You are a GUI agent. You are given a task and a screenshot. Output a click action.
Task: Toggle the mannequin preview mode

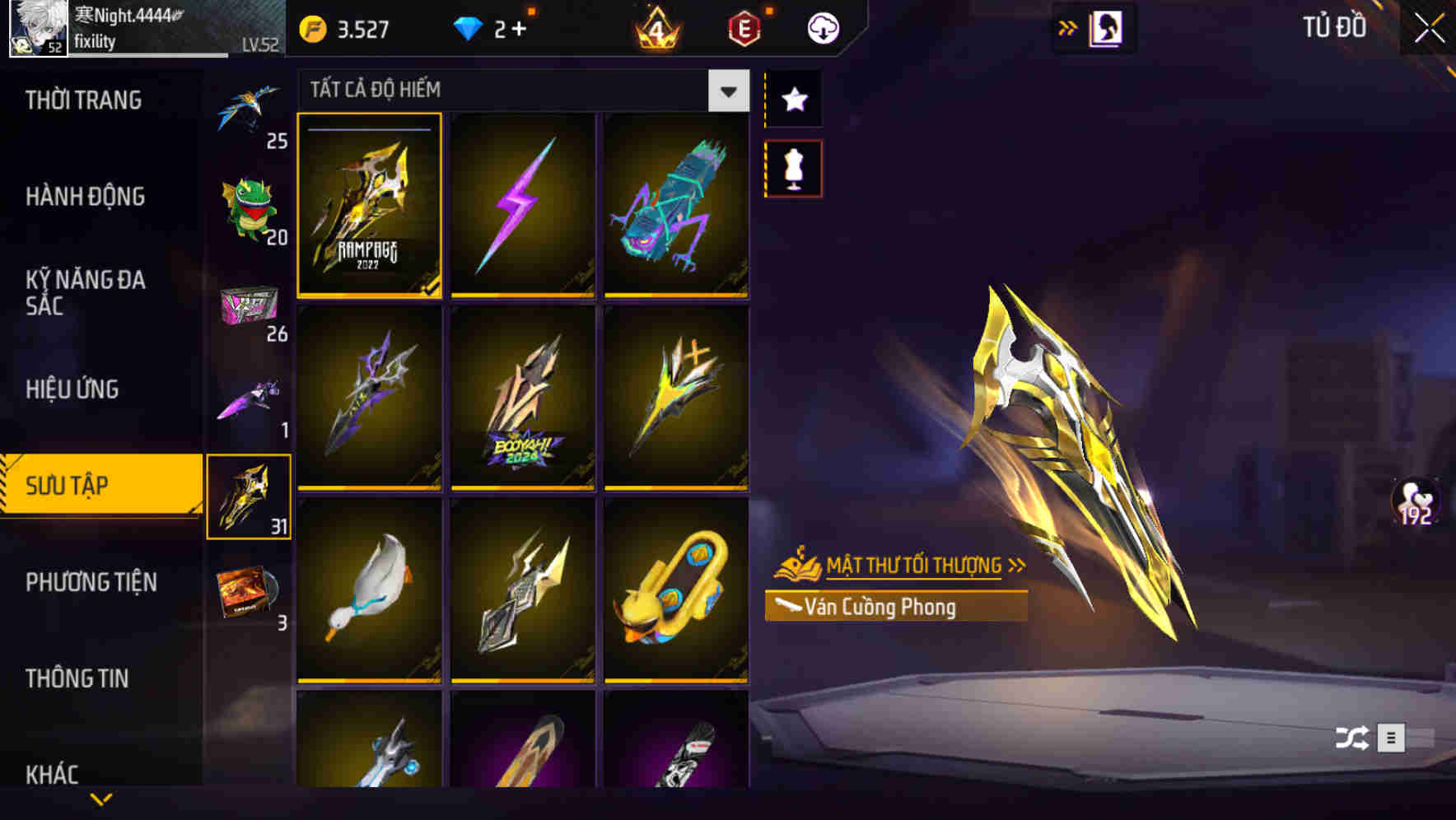793,167
